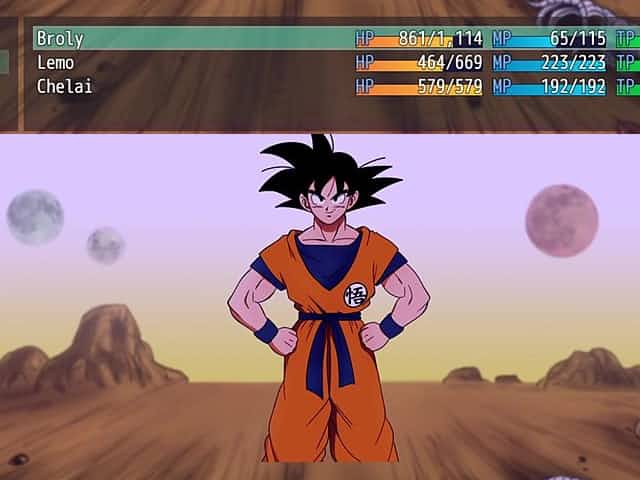The height and width of the screenshot is (480, 640).
Task: Select Broly in the party list
Action: [x=60, y=39]
